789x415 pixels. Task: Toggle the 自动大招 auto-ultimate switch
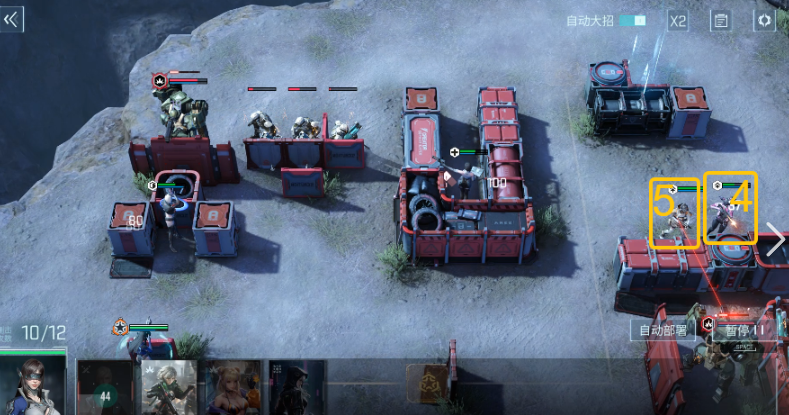pos(632,20)
